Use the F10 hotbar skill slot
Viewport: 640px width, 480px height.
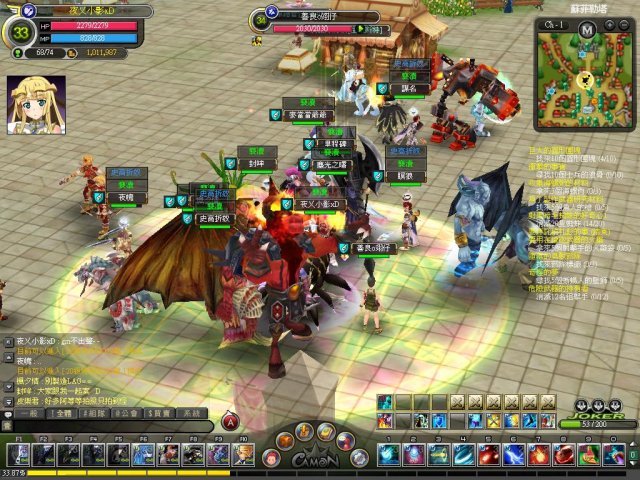243,455
